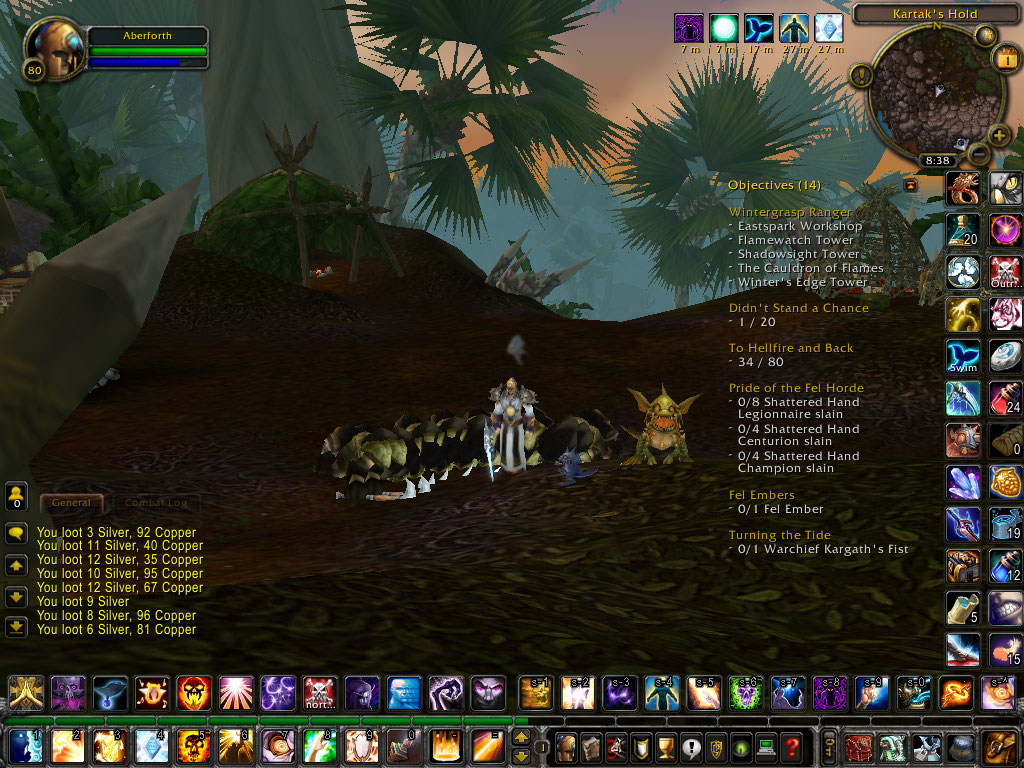Zoom in on the minimap
The width and height of the screenshot is (1024, 768).
[998, 135]
